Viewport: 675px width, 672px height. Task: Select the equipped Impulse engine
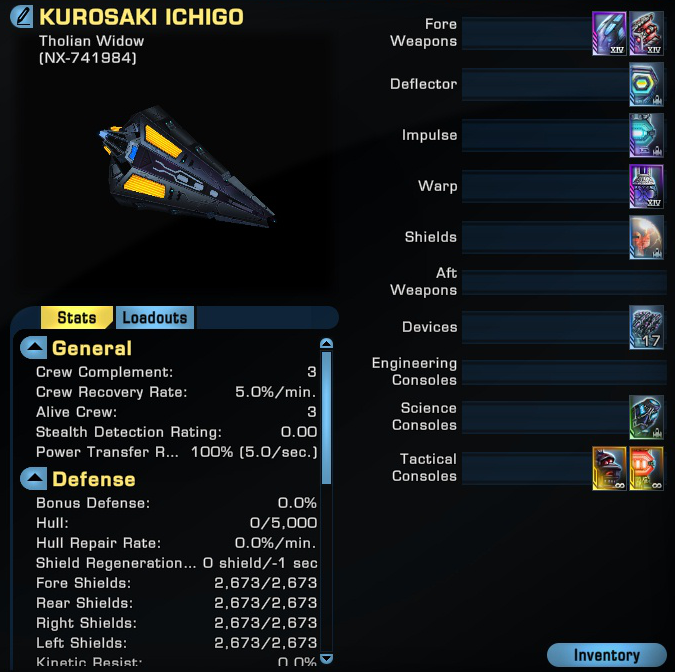point(647,135)
